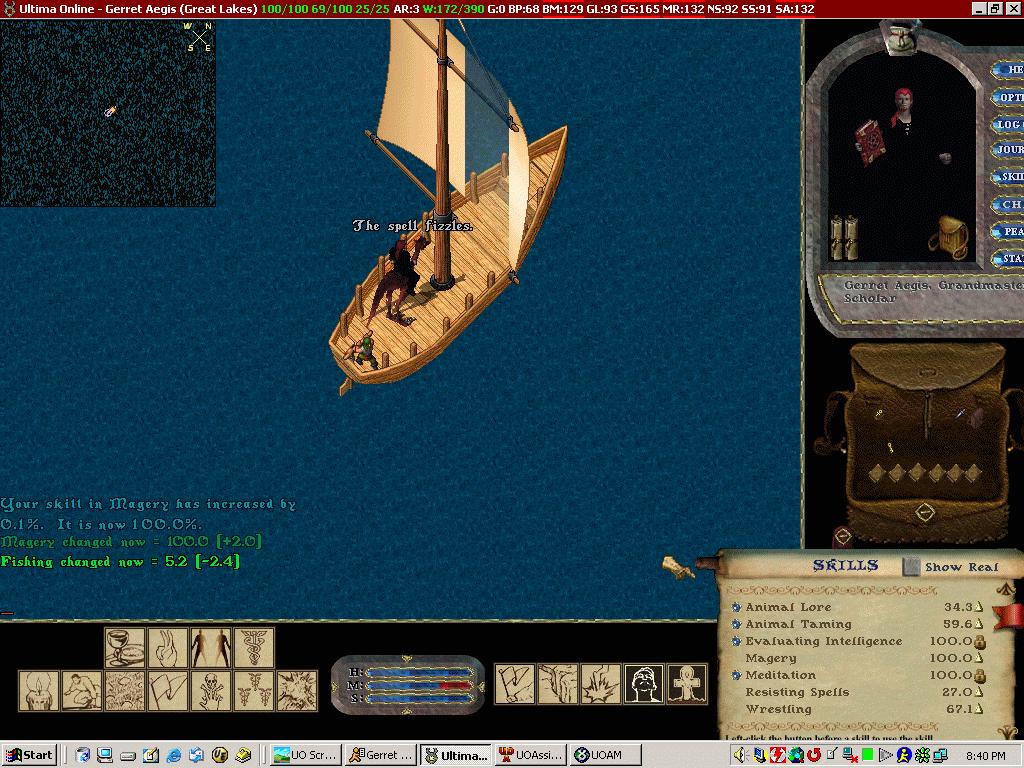Click the radar minimap

point(108,113)
